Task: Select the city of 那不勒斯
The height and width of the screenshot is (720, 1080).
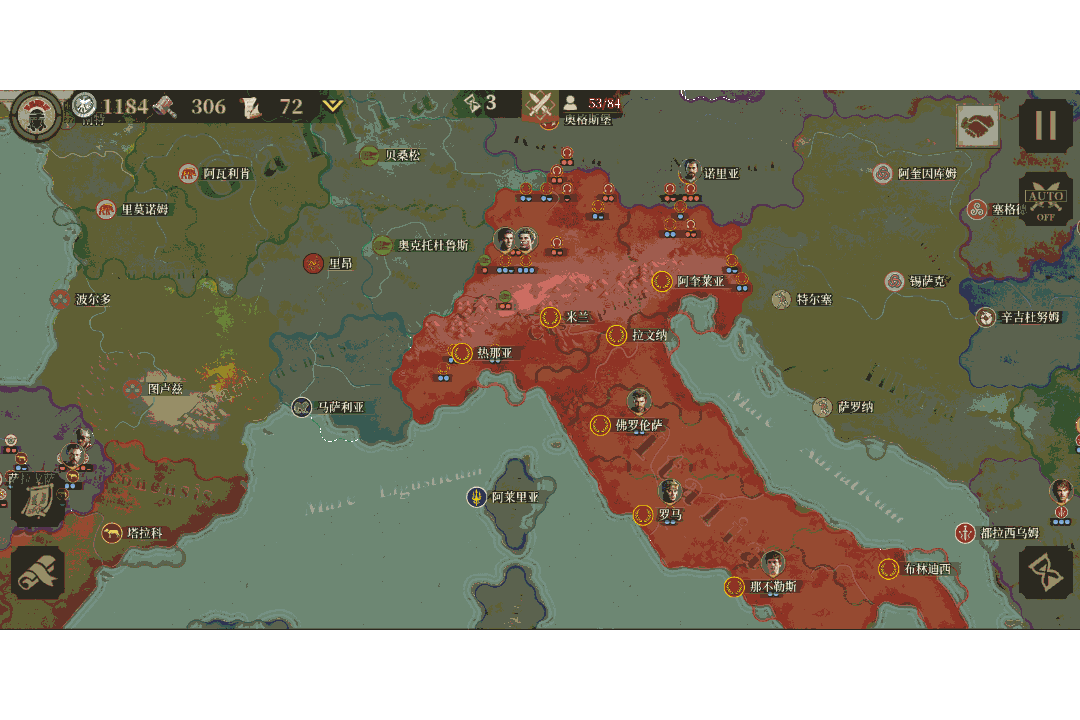Action: tap(736, 586)
